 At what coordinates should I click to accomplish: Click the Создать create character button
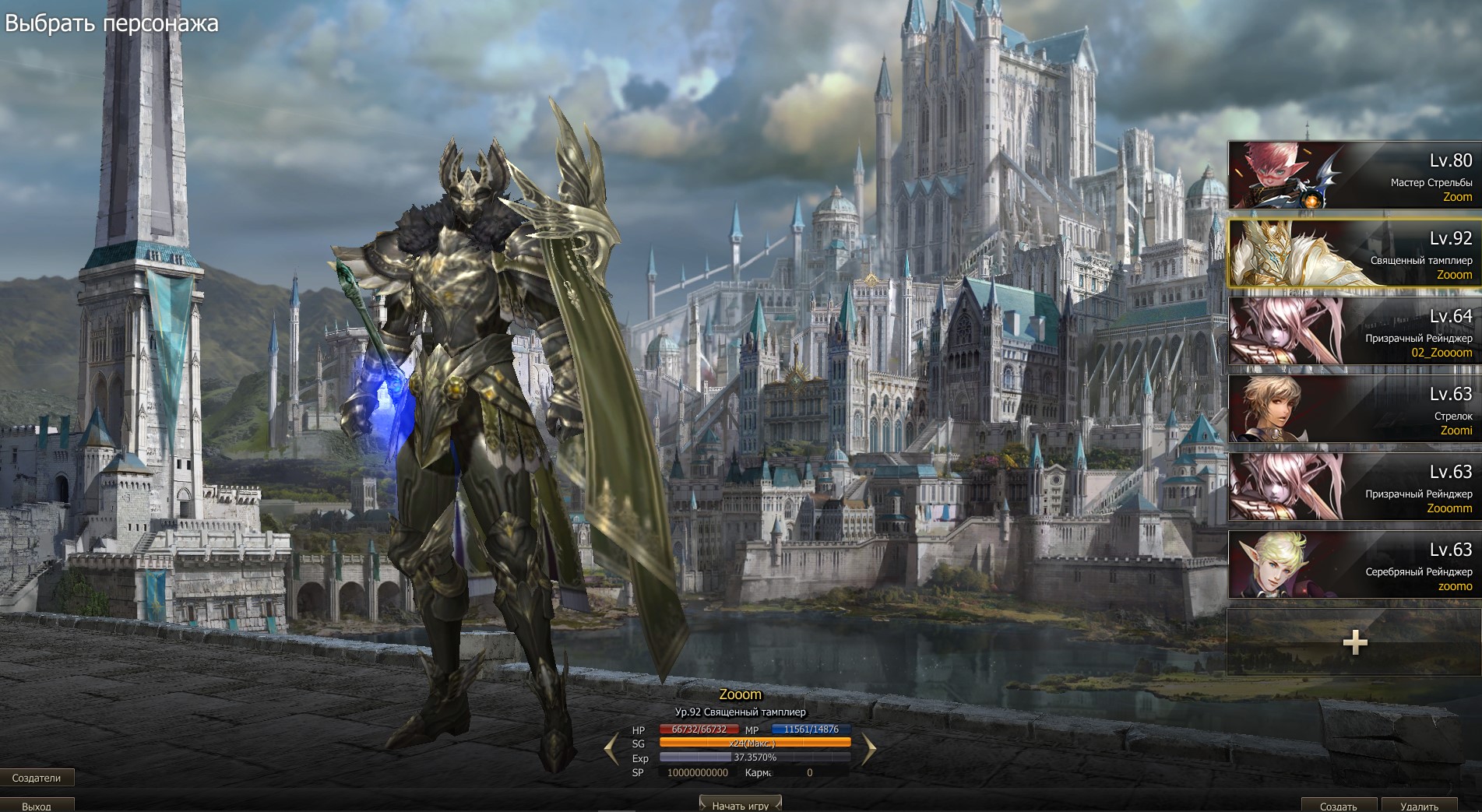[x=1338, y=806]
